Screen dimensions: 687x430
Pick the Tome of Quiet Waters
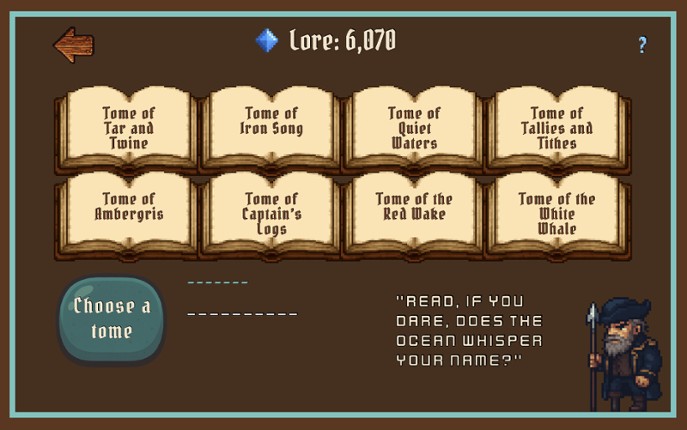click(x=414, y=128)
